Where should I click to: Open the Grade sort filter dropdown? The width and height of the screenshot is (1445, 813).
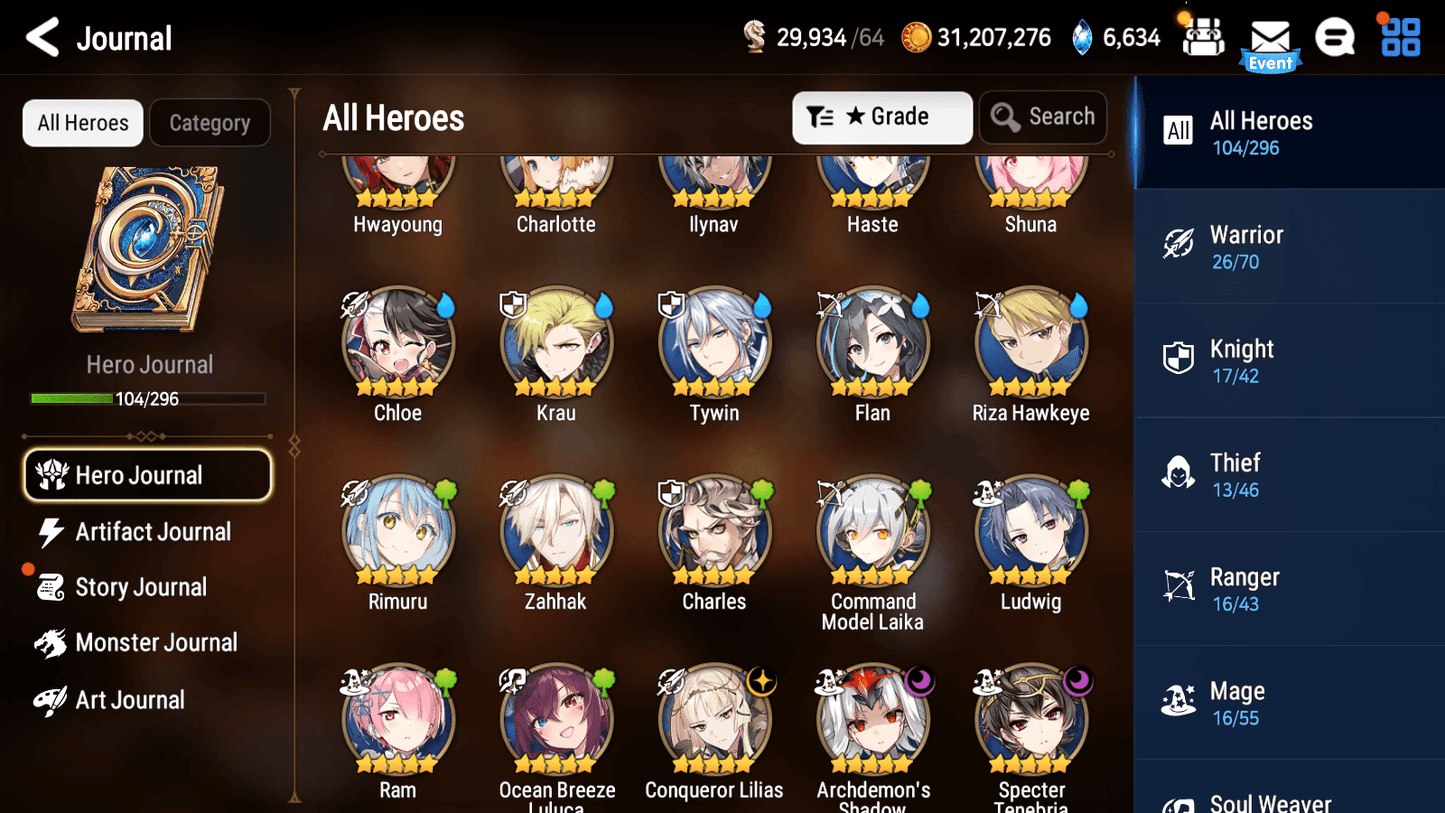[x=882, y=117]
